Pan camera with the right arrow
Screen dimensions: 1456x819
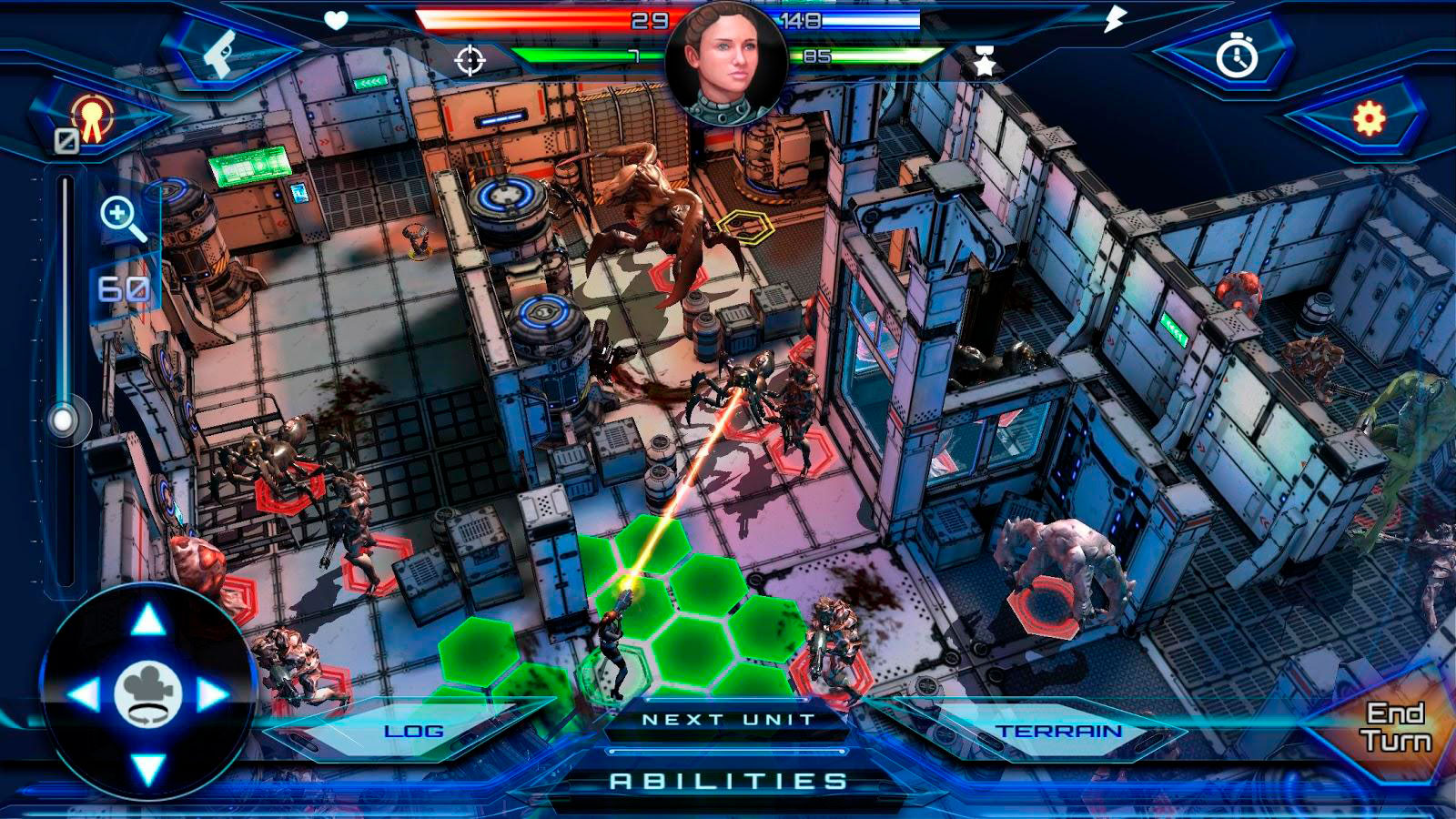213,696
